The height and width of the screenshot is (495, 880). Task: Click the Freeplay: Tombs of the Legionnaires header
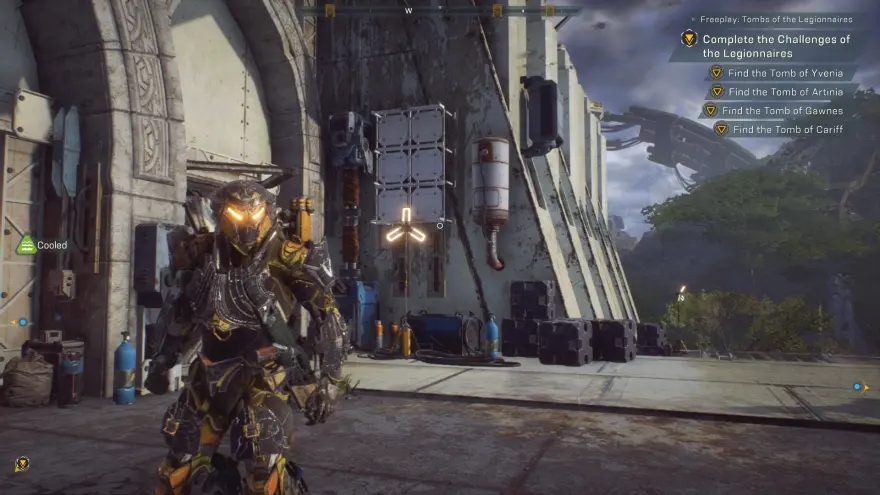tap(774, 18)
